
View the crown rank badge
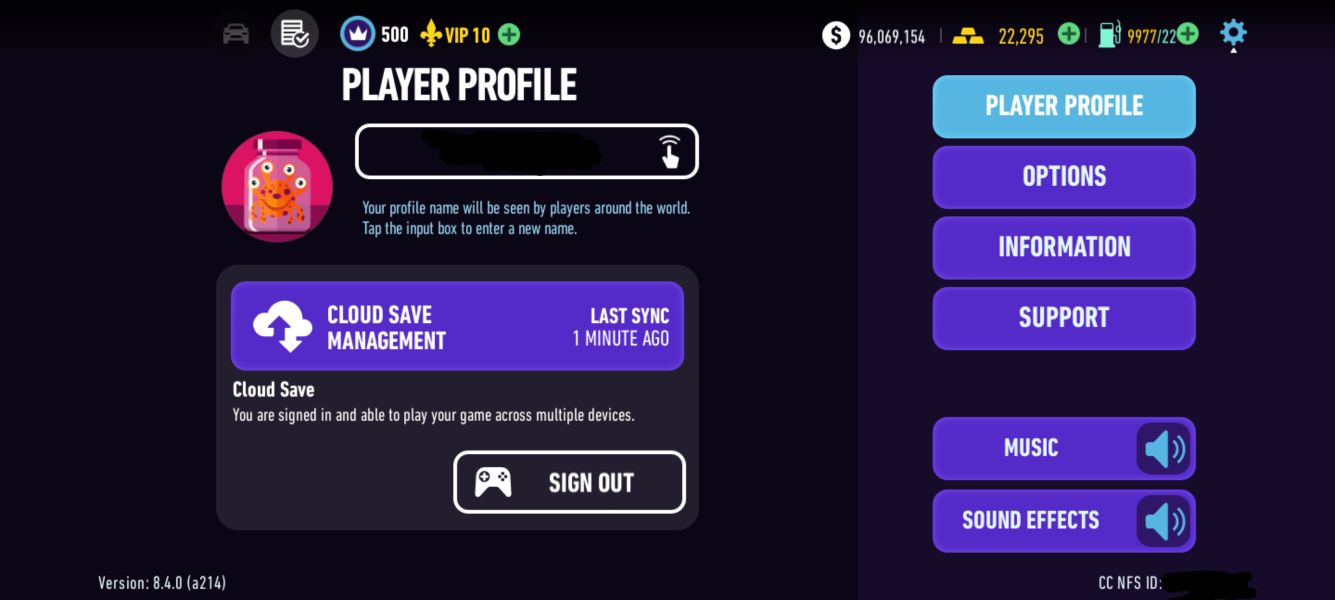(x=357, y=34)
